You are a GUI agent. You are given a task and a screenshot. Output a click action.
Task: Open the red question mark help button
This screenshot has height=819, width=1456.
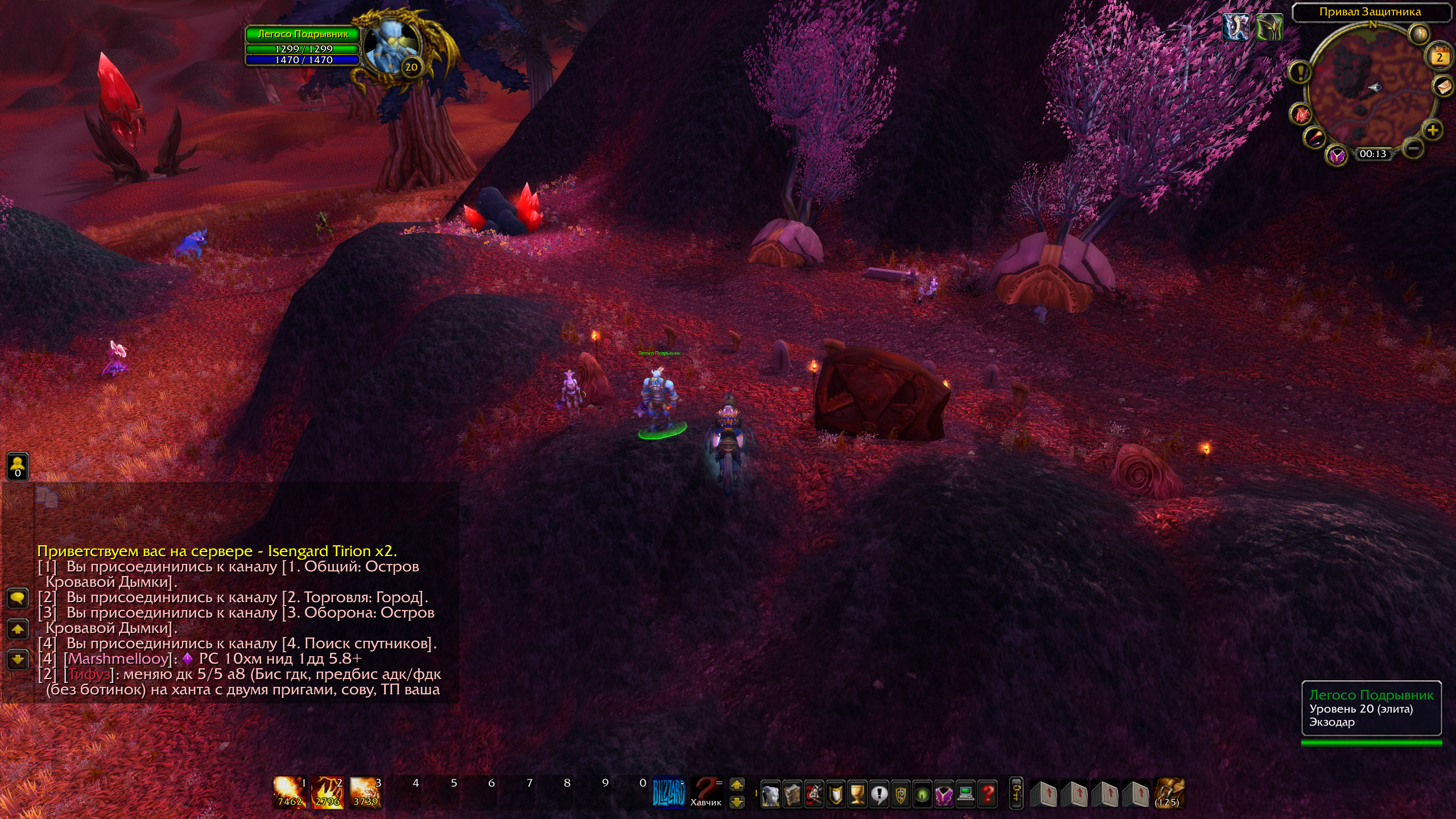988,794
